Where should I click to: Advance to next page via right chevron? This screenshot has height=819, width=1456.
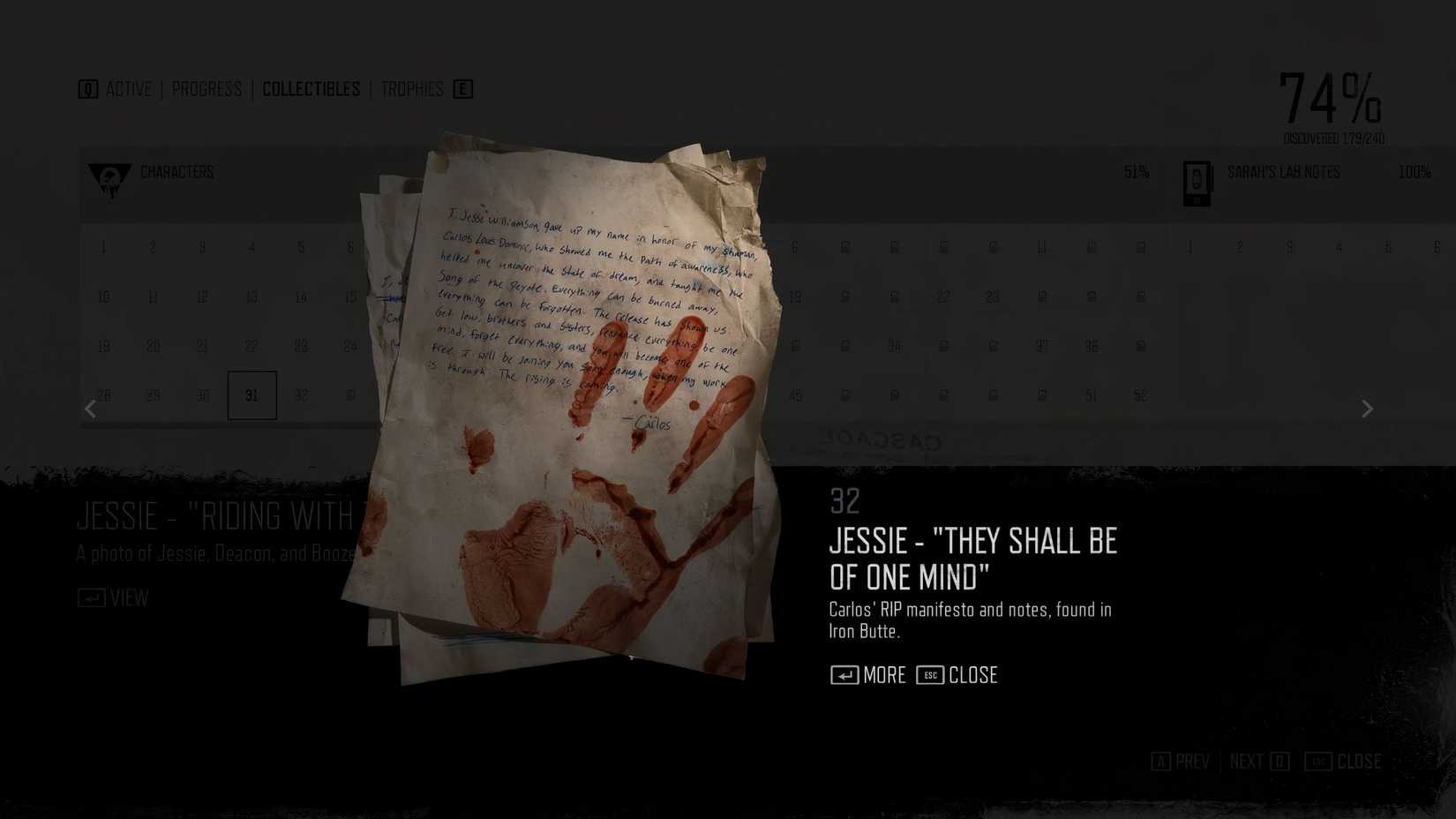coord(1366,409)
